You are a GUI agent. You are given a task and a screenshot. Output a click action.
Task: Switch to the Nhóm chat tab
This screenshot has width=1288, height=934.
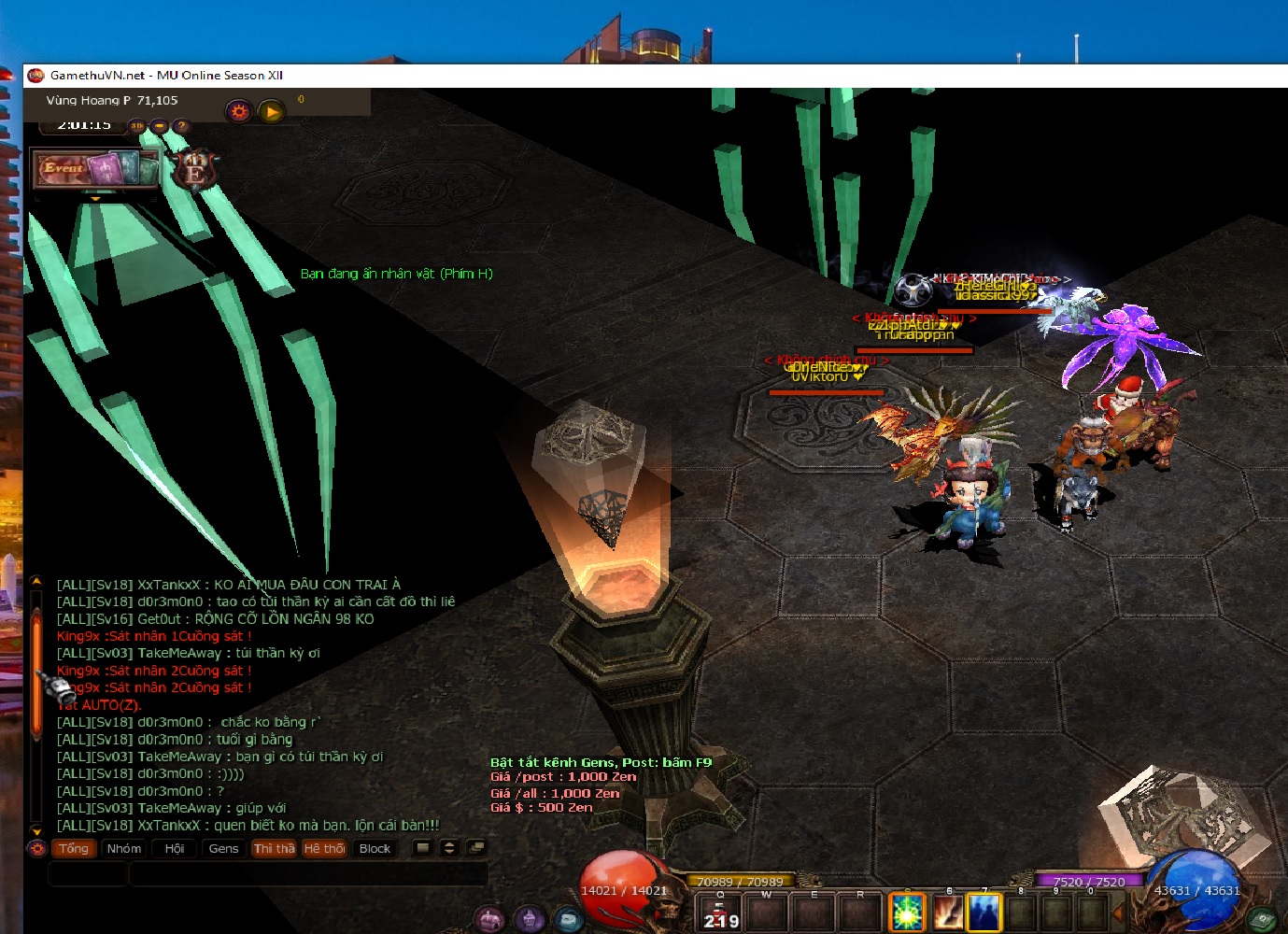123,848
